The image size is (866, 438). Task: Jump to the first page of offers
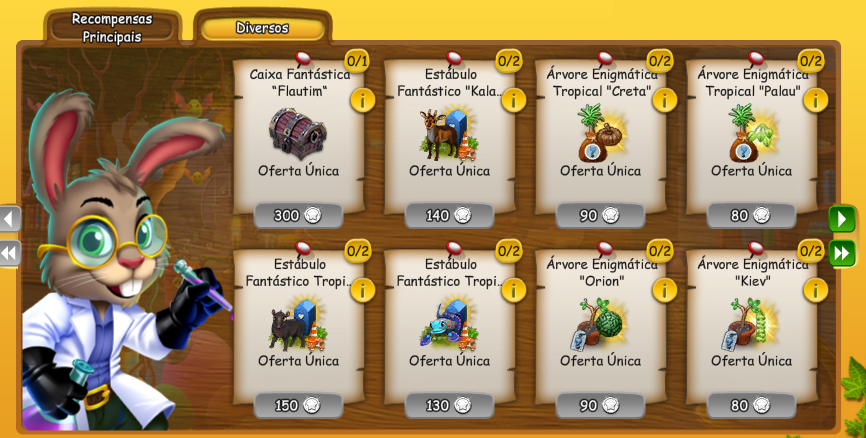(9, 252)
